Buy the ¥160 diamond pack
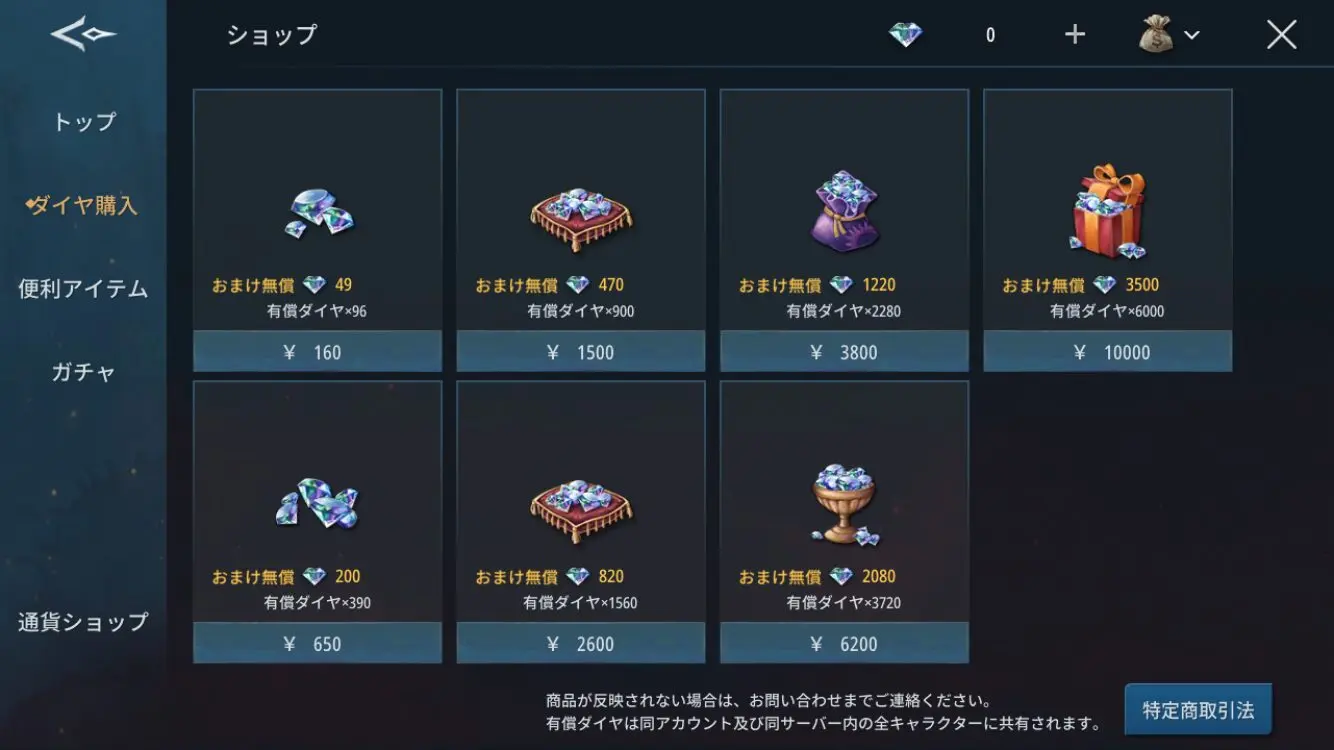 (317, 351)
